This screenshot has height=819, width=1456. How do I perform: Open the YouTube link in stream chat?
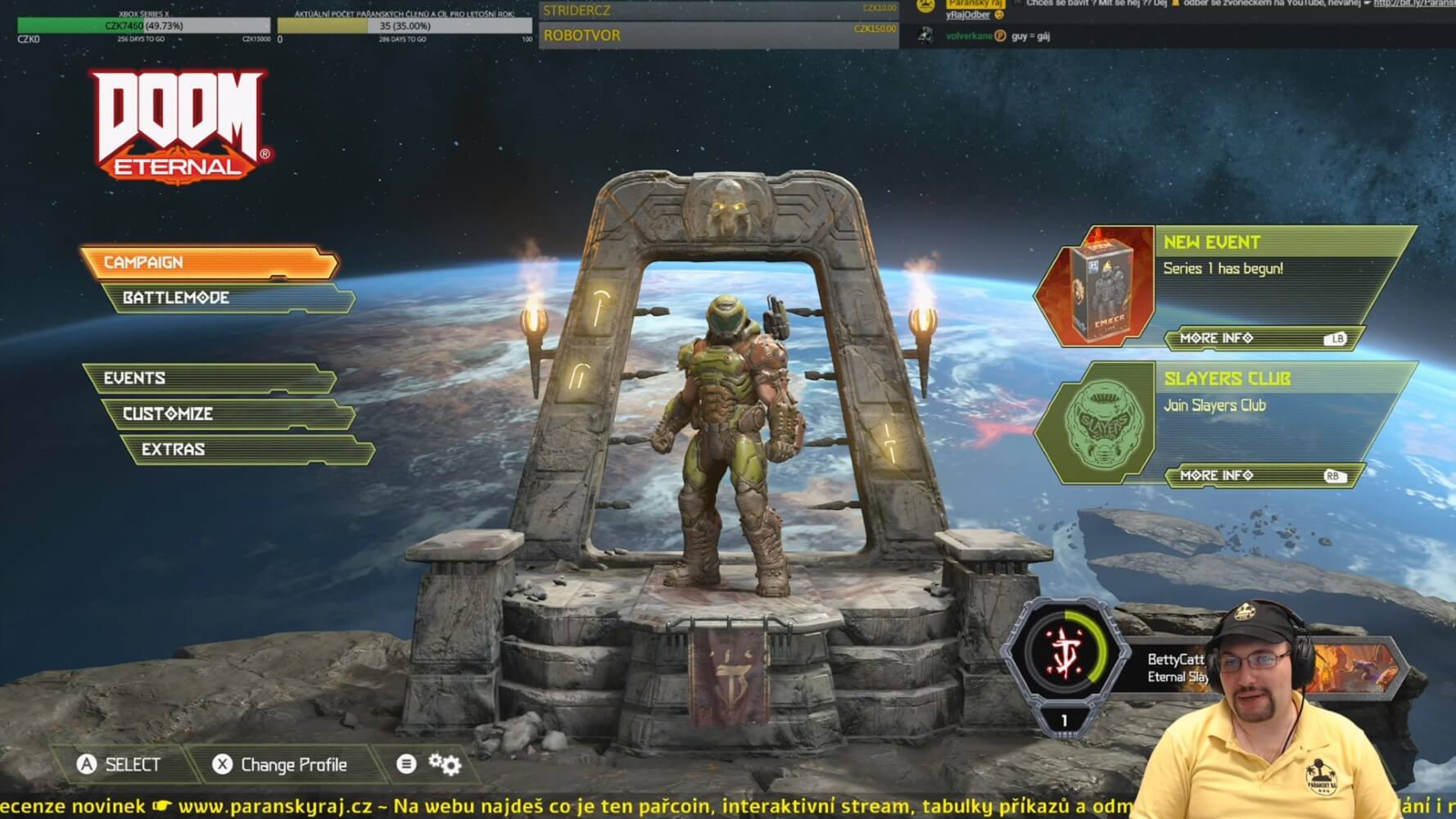click(x=1413, y=4)
